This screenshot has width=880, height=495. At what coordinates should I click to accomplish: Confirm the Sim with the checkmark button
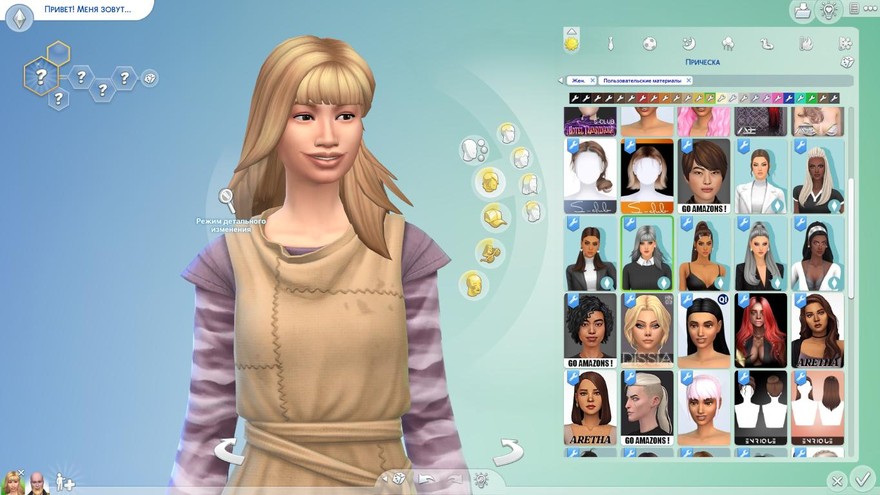pyautogui.click(x=861, y=479)
